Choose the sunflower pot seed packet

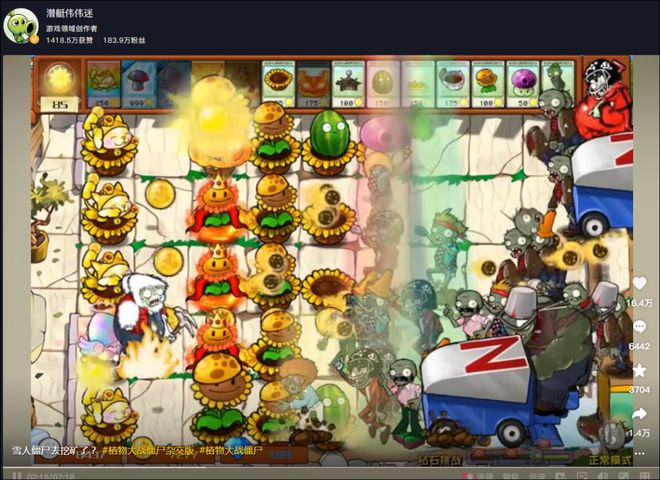click(x=279, y=82)
